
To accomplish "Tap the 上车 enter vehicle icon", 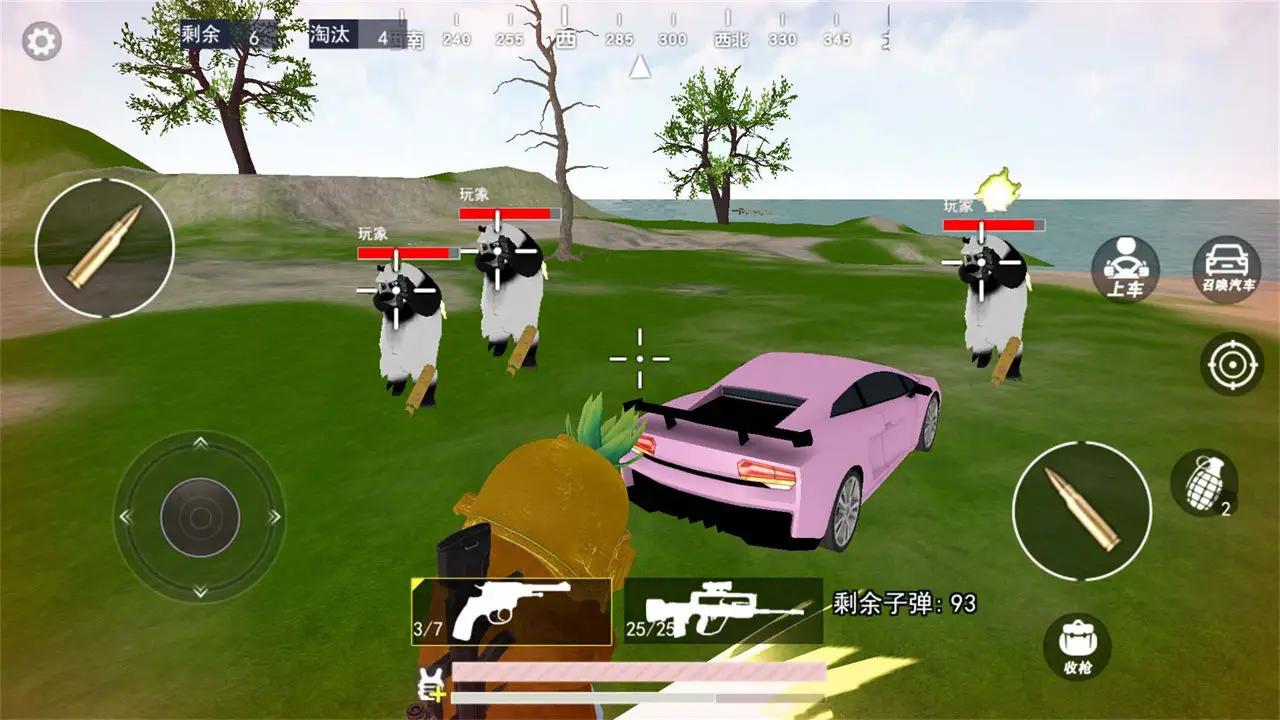I will pyautogui.click(x=1124, y=268).
